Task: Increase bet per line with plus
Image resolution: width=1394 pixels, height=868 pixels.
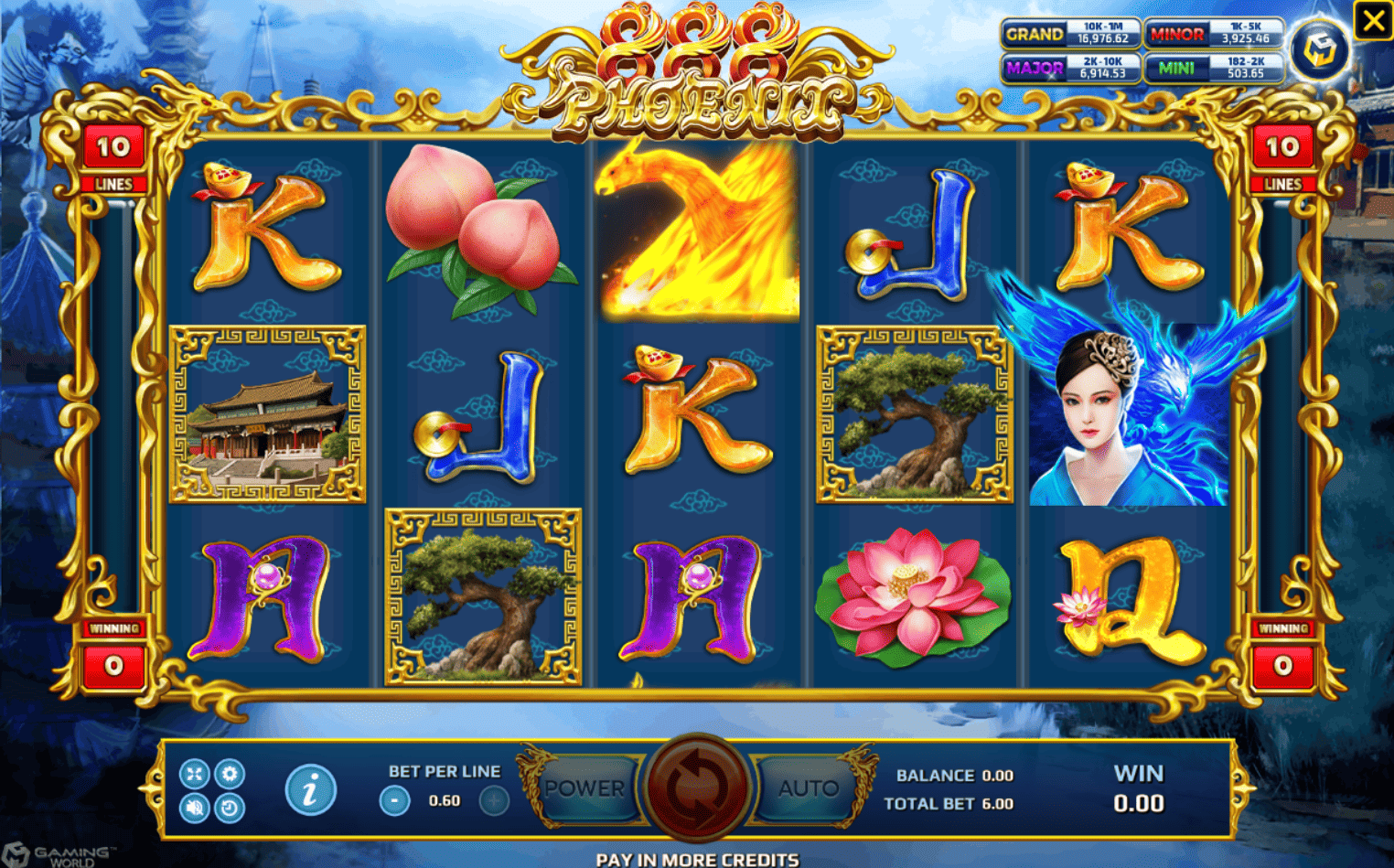Action: [x=494, y=801]
